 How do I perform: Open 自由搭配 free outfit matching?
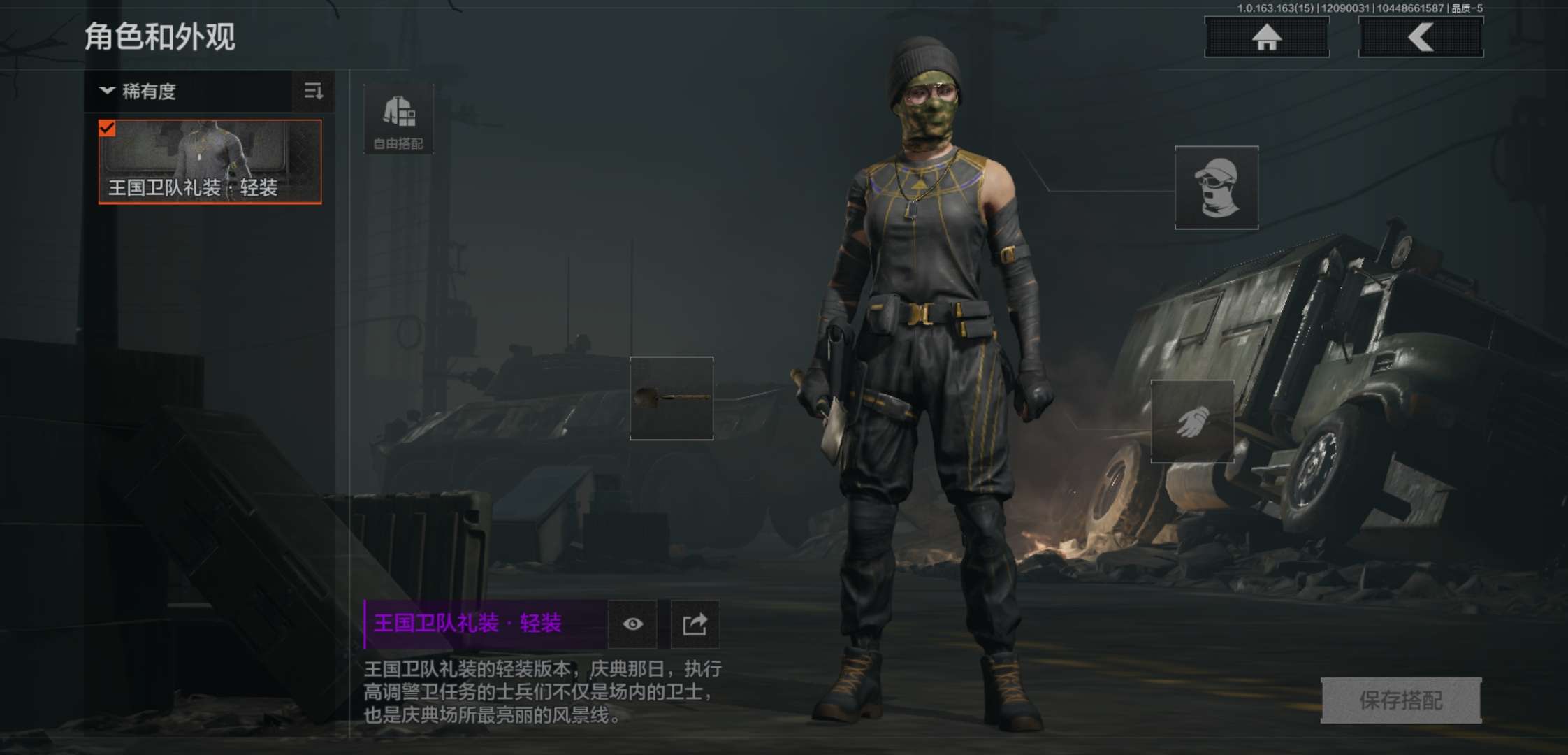click(398, 120)
